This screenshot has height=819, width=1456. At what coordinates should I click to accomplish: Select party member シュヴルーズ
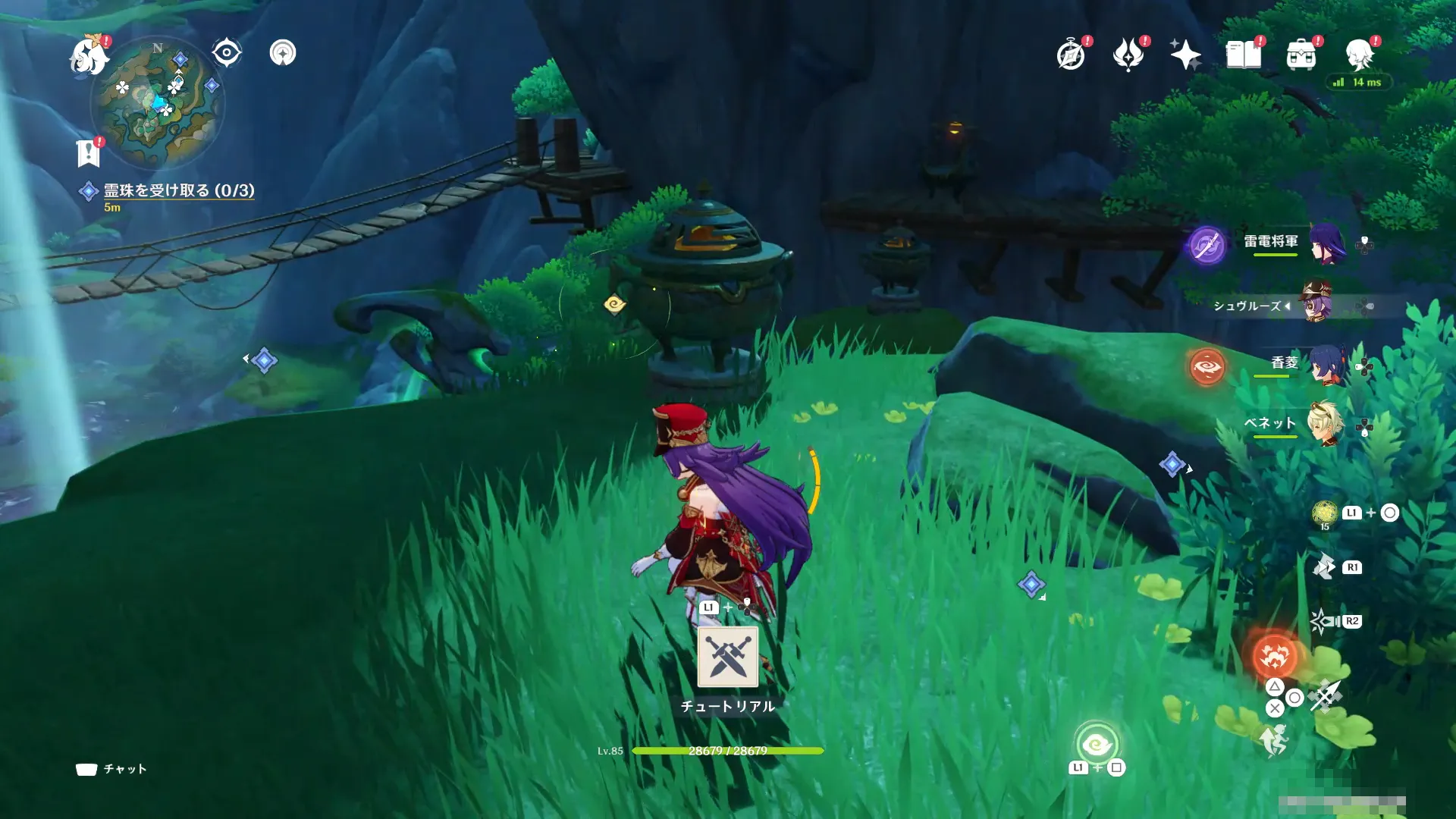tap(1318, 303)
